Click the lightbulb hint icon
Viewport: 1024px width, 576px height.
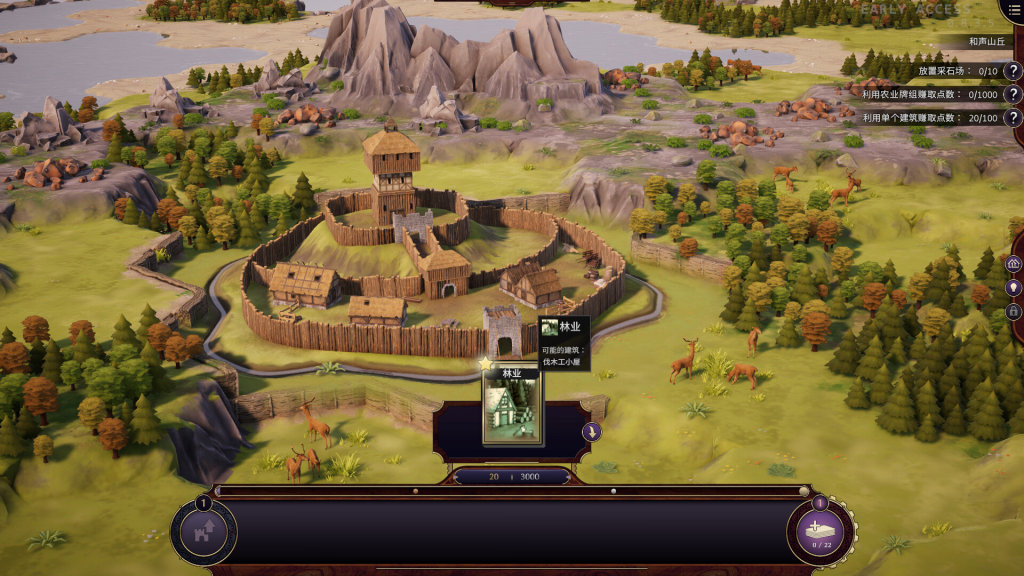click(1014, 288)
